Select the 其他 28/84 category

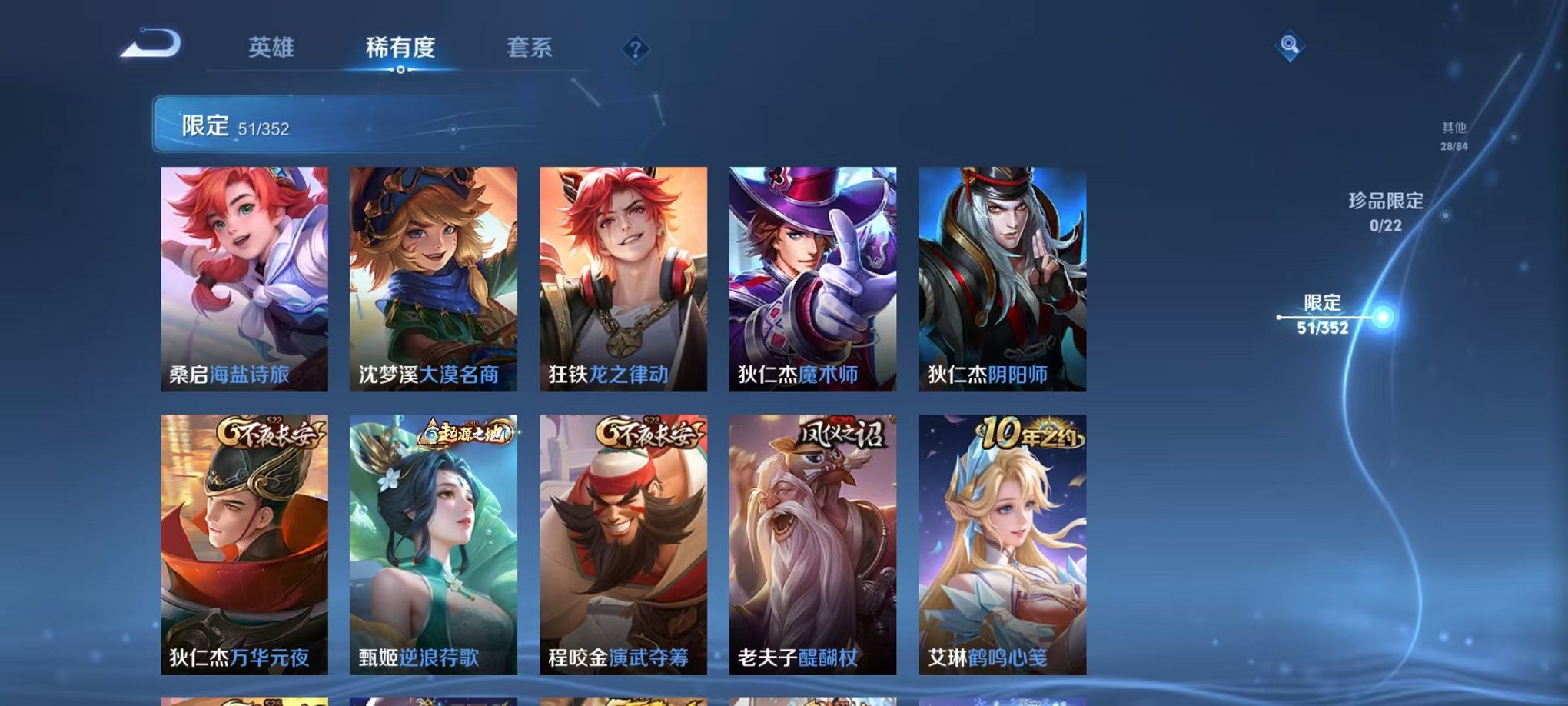(1453, 138)
